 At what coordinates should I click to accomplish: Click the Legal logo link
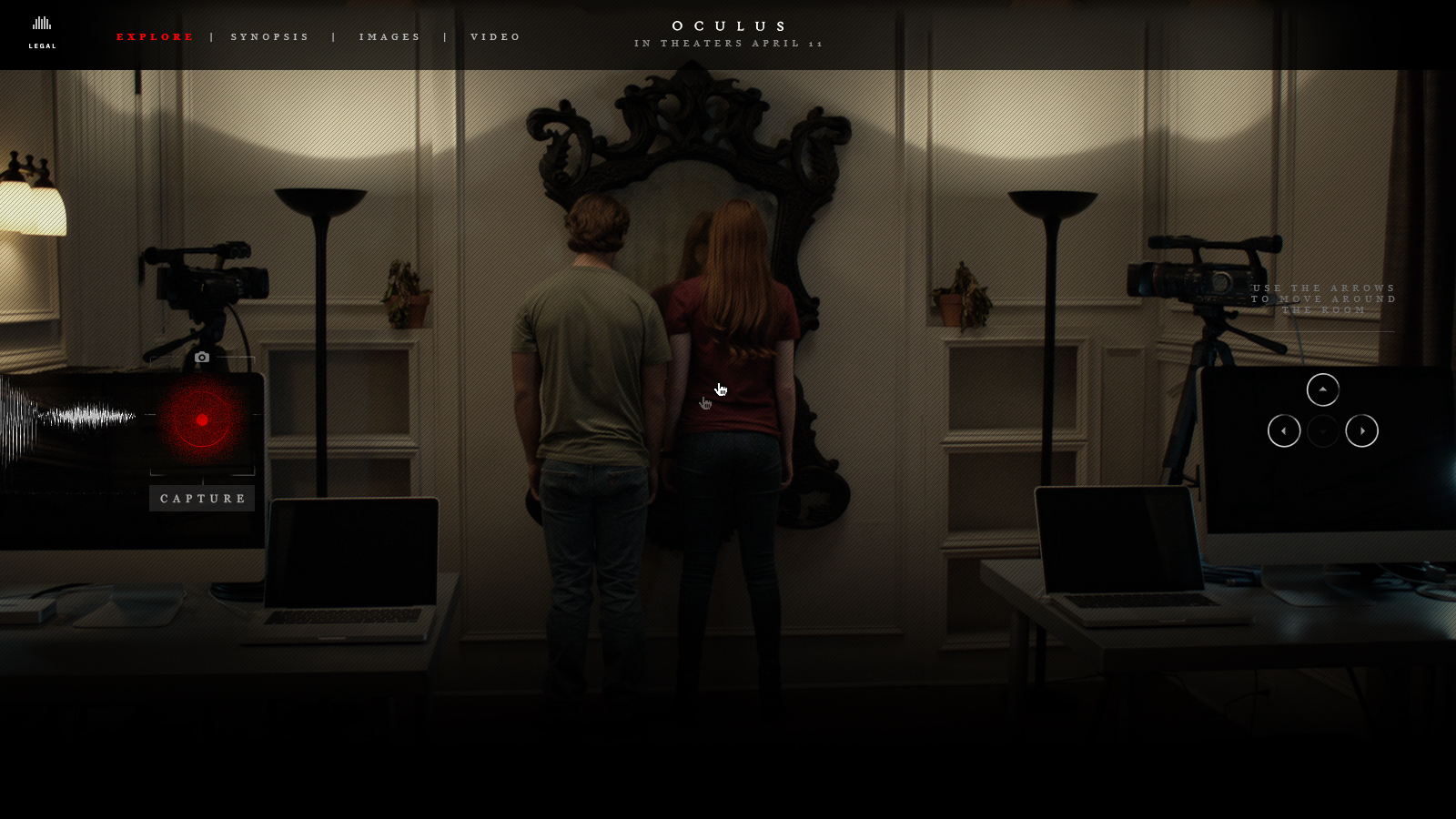42,32
